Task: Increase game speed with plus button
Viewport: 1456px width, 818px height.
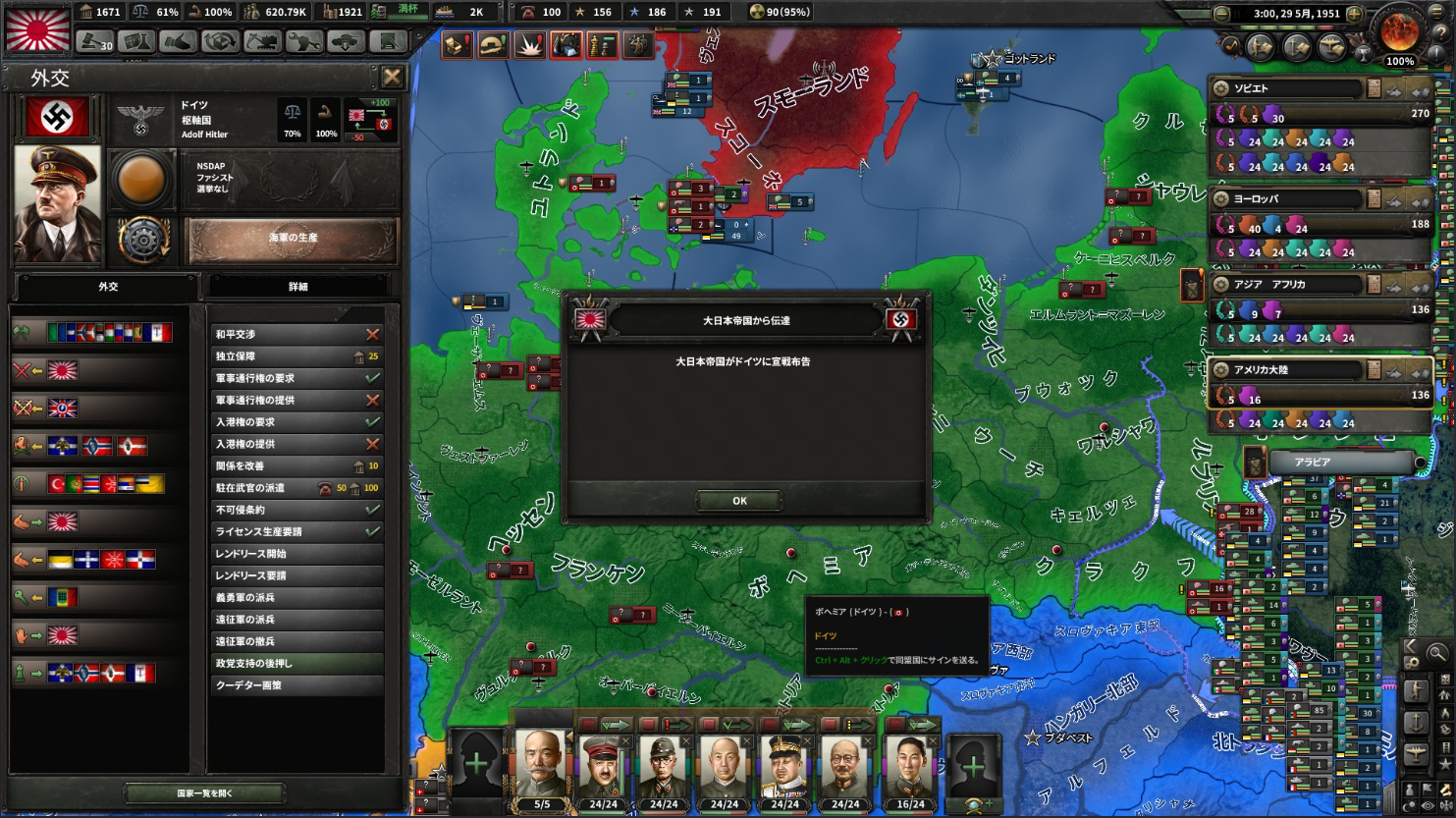Action: click(x=1354, y=14)
